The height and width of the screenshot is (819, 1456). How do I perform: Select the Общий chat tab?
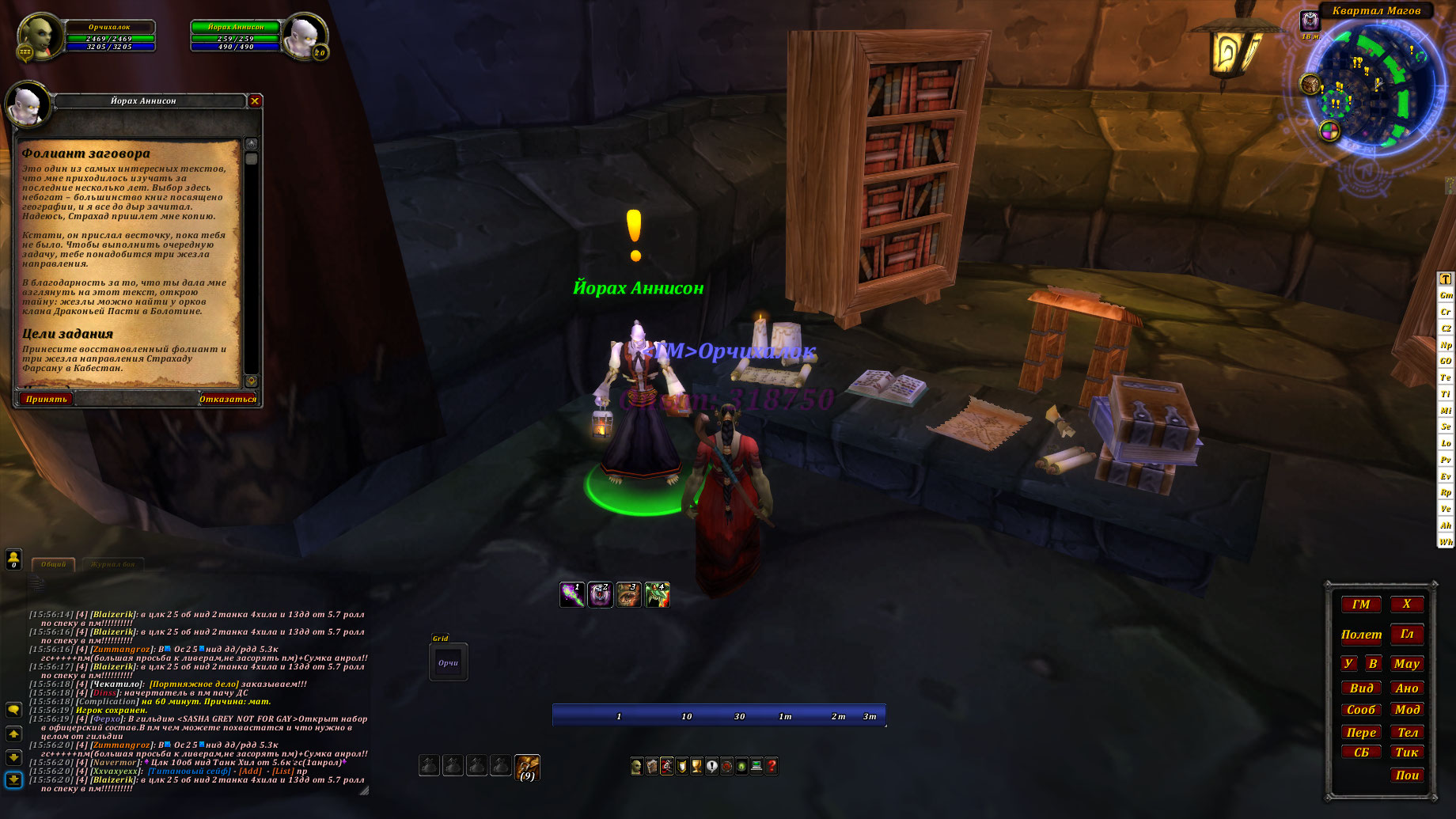pyautogui.click(x=54, y=564)
